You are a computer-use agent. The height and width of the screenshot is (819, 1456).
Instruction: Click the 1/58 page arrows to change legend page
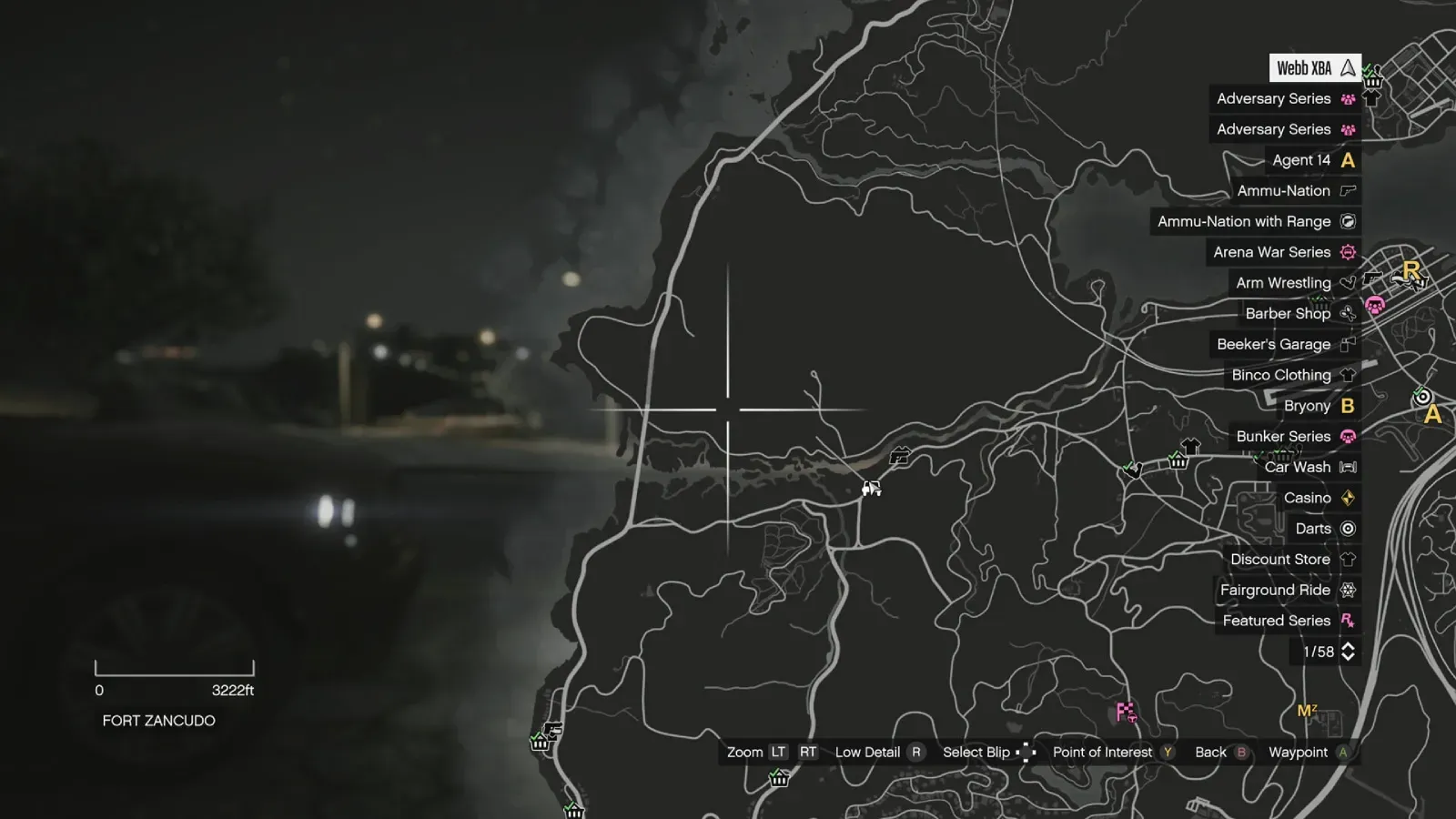pos(1350,652)
